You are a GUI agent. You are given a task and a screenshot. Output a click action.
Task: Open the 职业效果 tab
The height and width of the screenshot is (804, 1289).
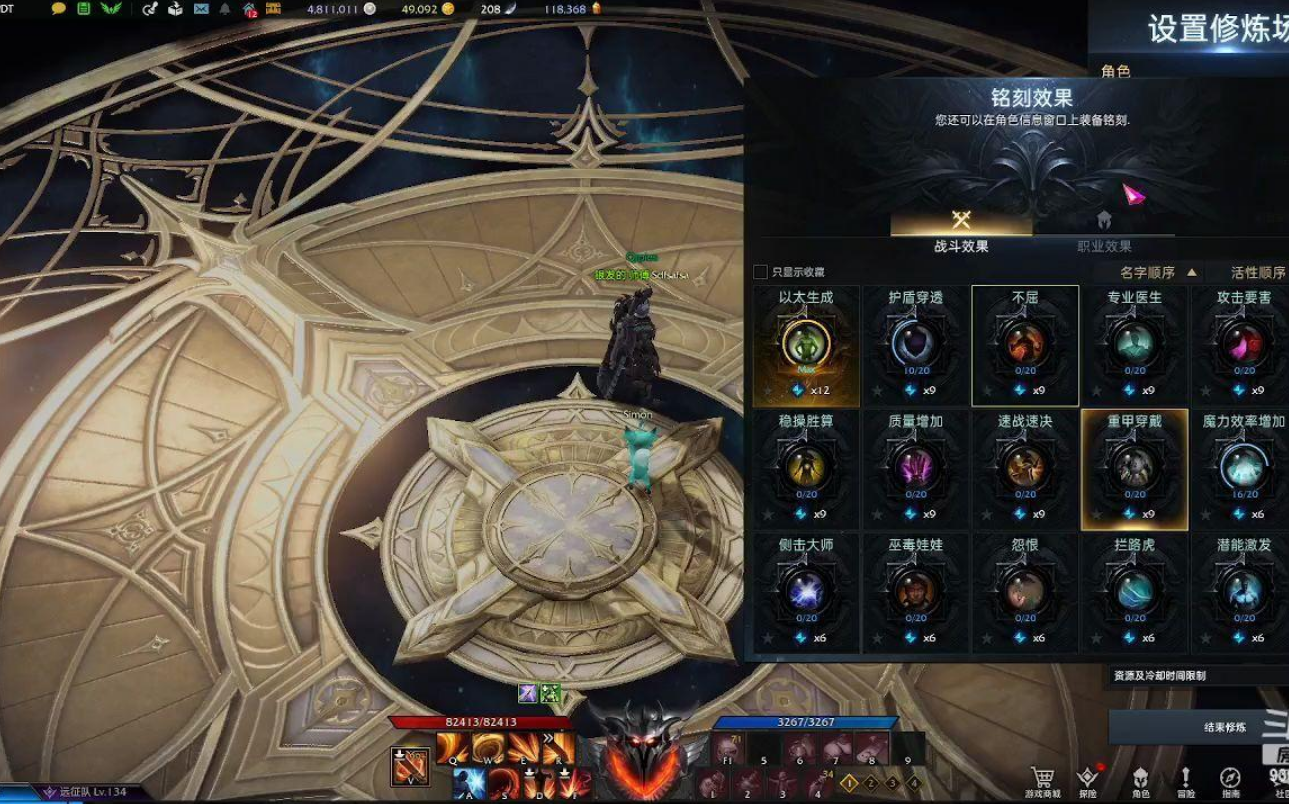[1104, 230]
